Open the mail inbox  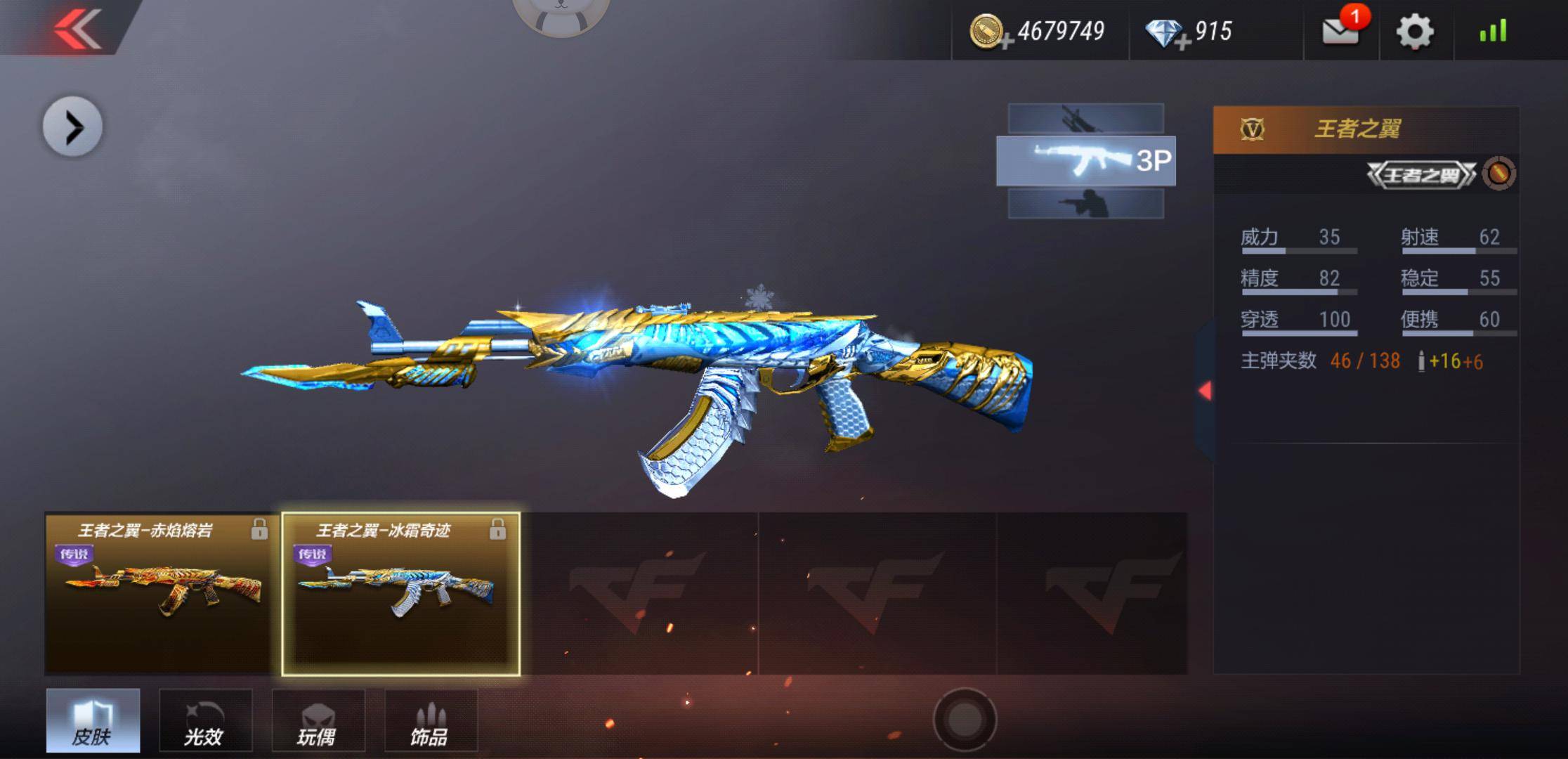1340,30
